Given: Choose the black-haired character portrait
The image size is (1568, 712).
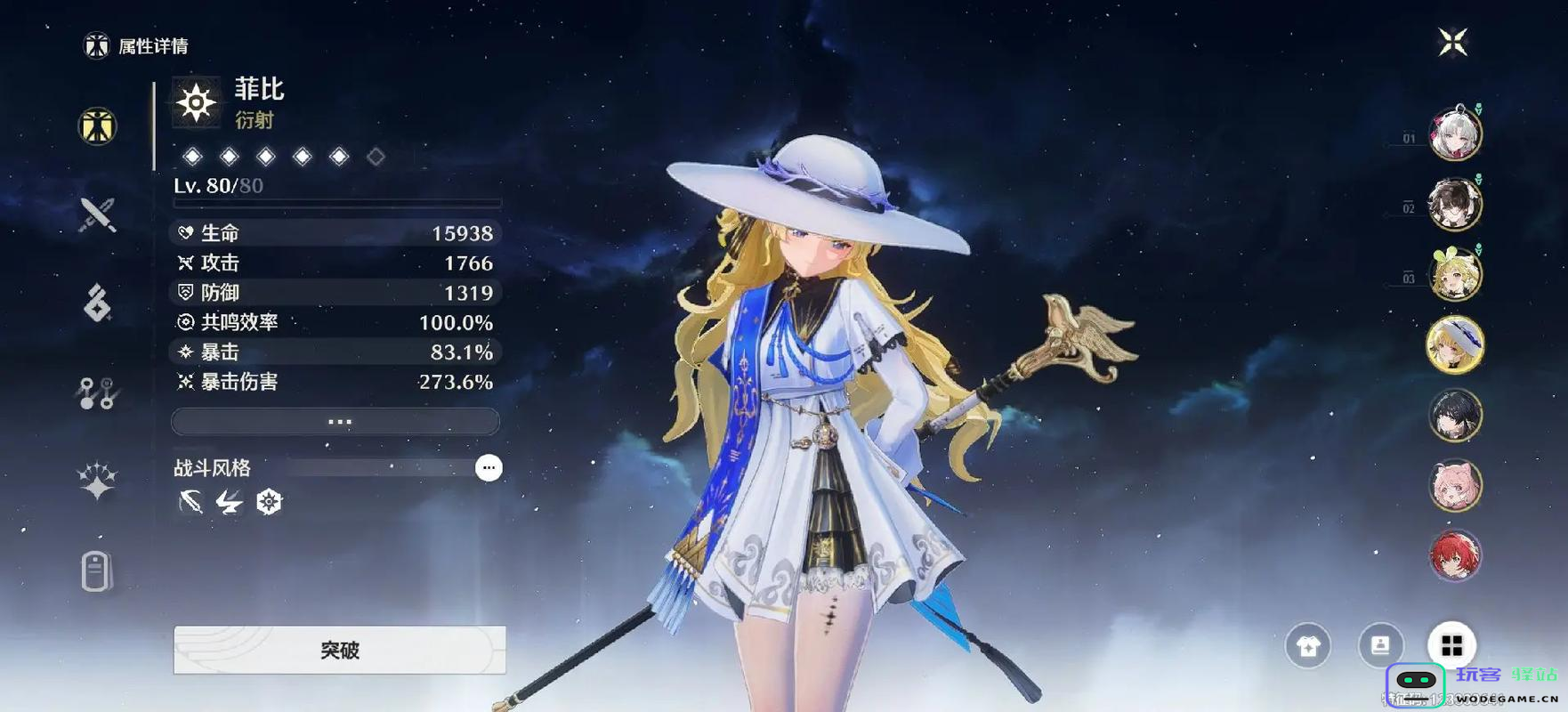Looking at the screenshot, I should pyautogui.click(x=1455, y=415).
